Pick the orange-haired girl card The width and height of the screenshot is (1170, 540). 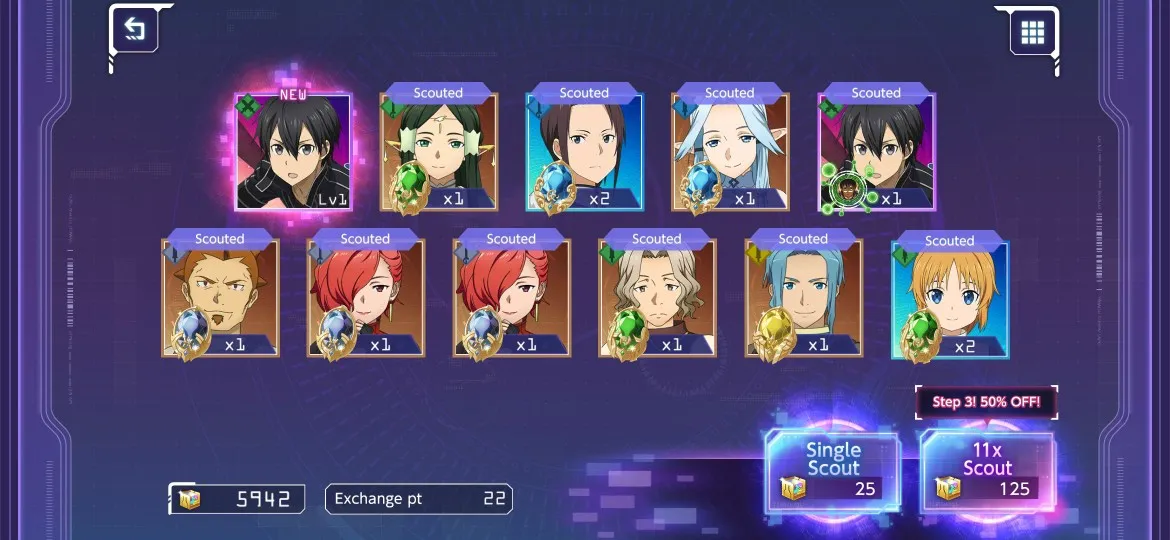949,298
